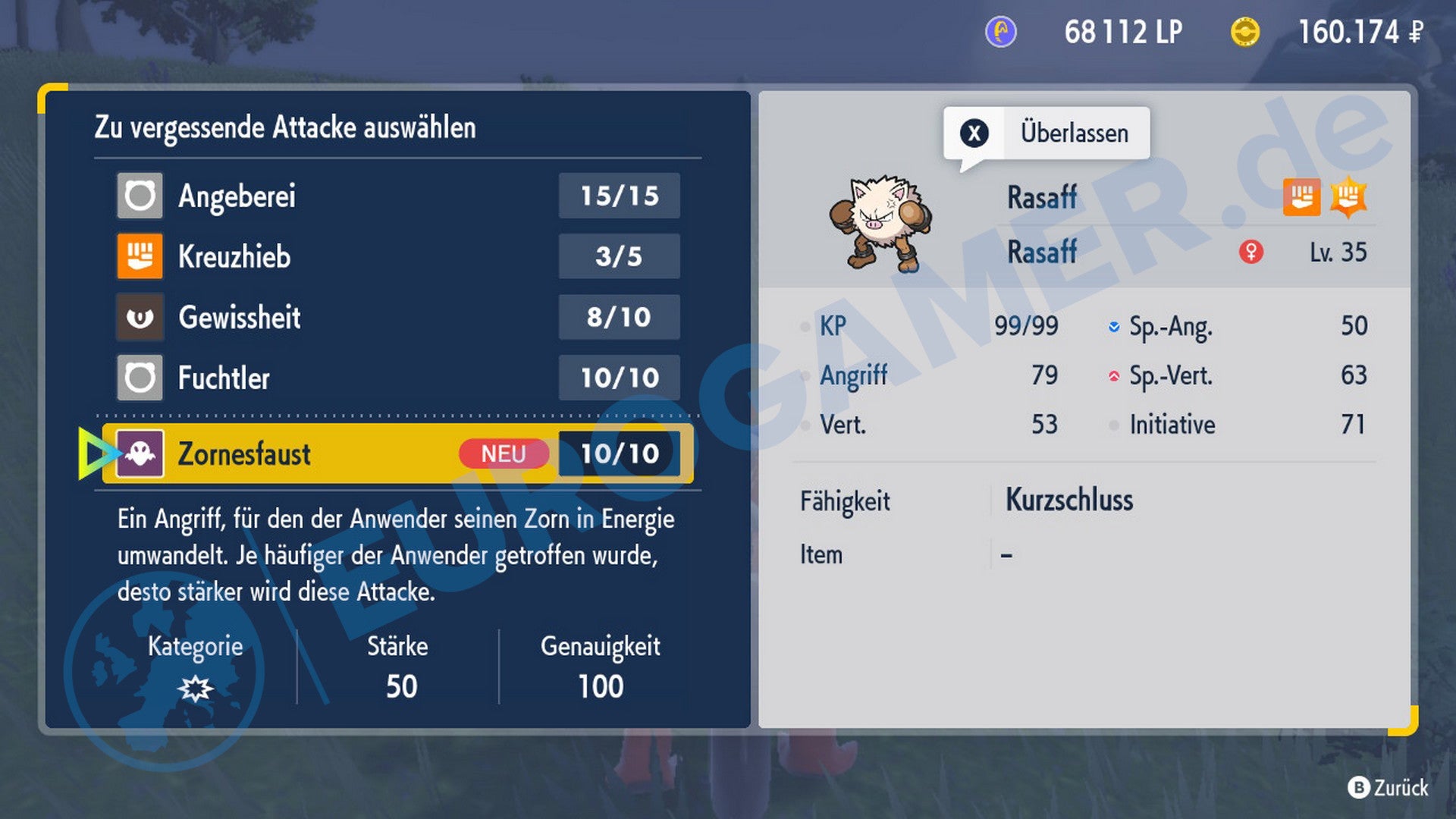Click the Dark-type icon beside Gewissheit
This screenshot has width=1456, height=819.
pyautogui.click(x=139, y=317)
